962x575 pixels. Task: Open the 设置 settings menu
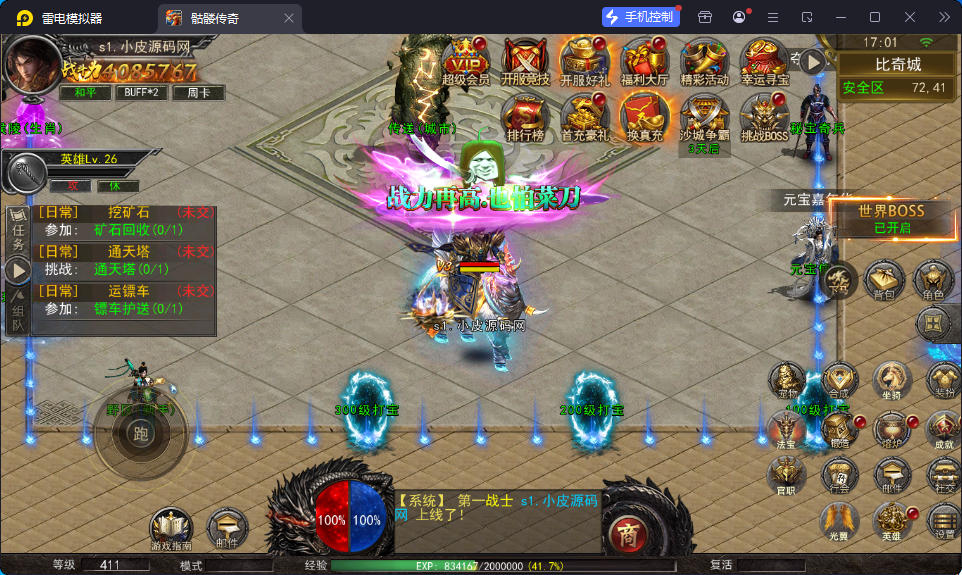(x=944, y=521)
